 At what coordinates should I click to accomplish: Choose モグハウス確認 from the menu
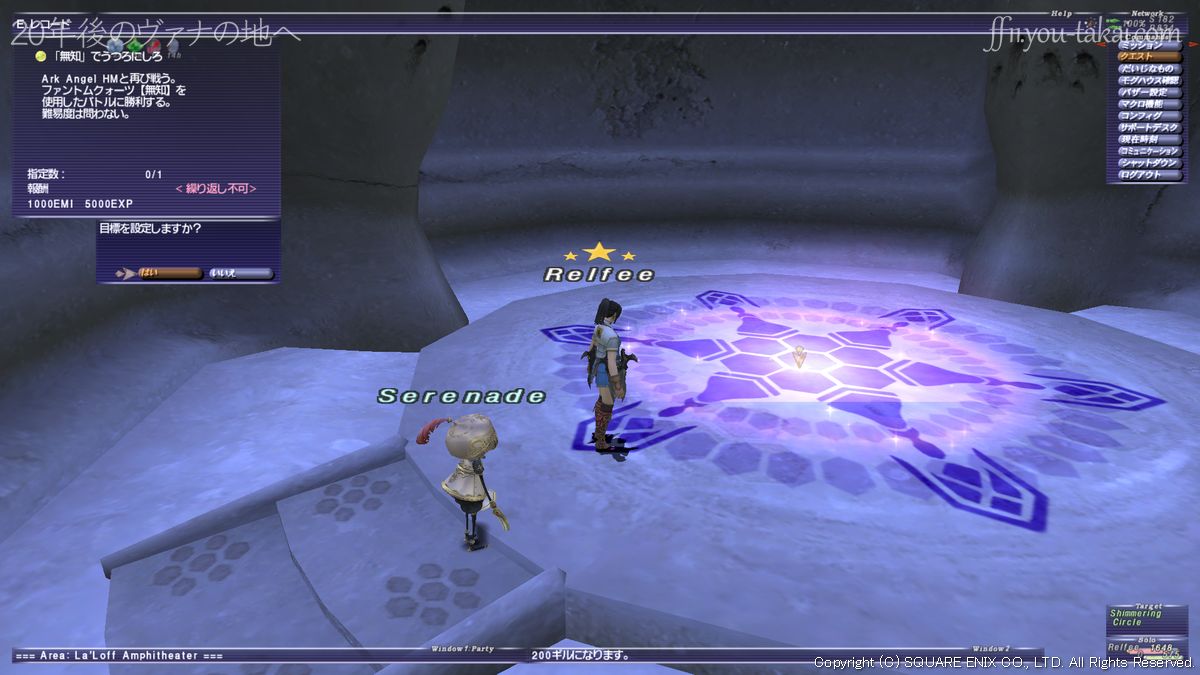1148,81
